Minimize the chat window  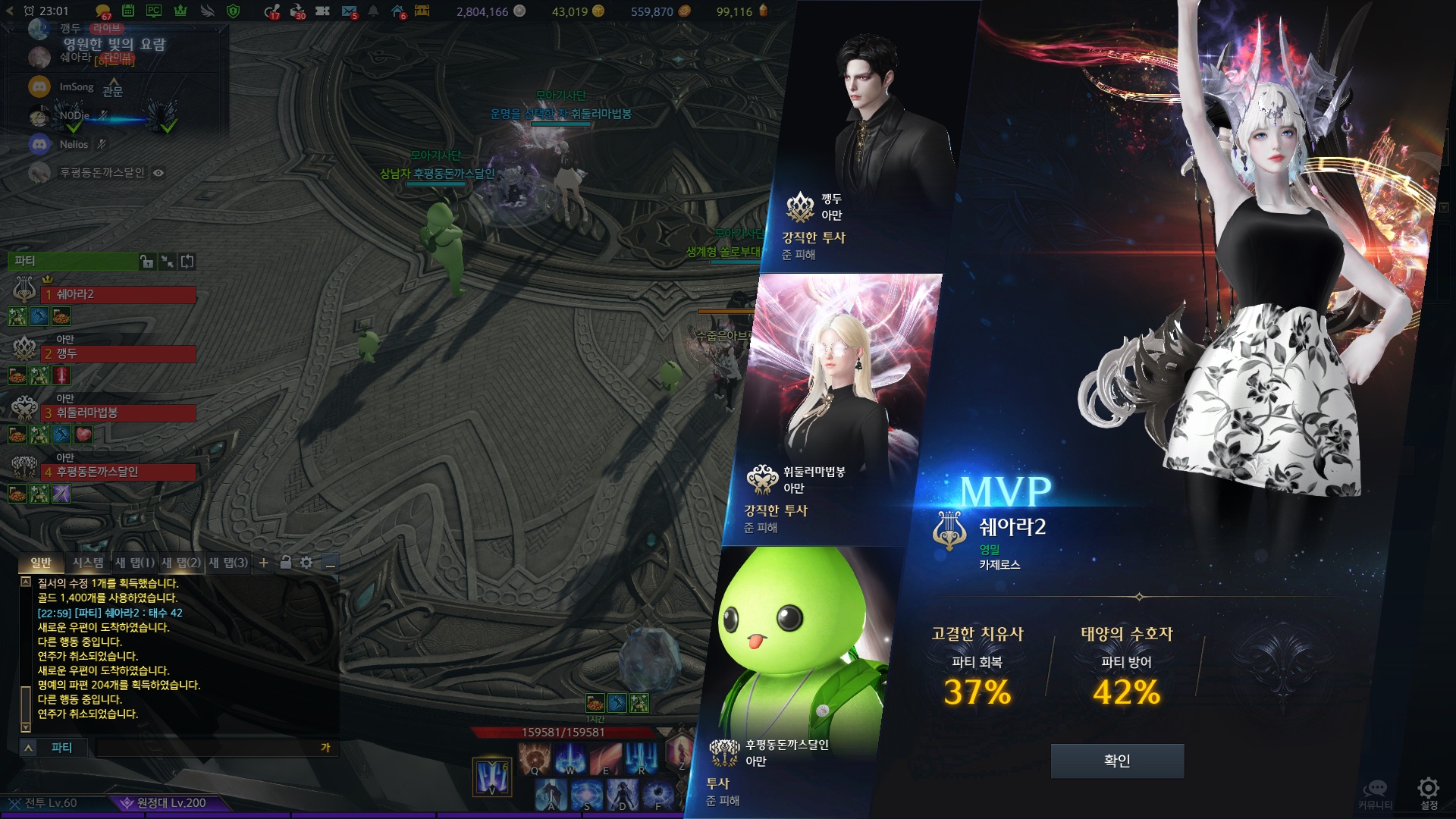[330, 563]
